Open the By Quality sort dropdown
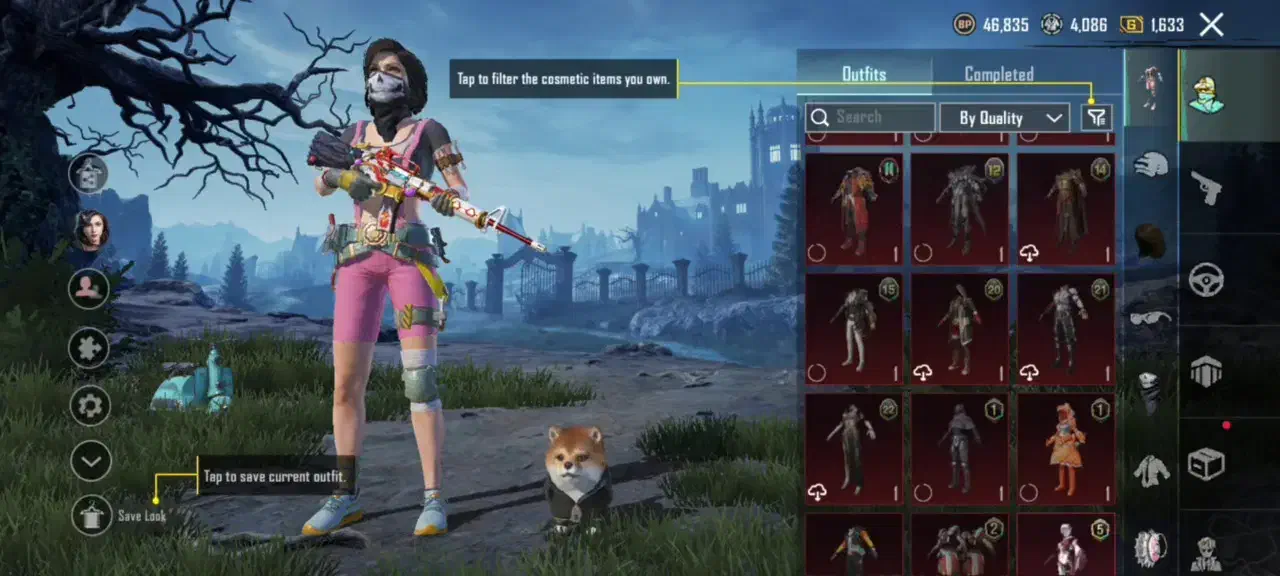1280x576 pixels. (x=1004, y=118)
